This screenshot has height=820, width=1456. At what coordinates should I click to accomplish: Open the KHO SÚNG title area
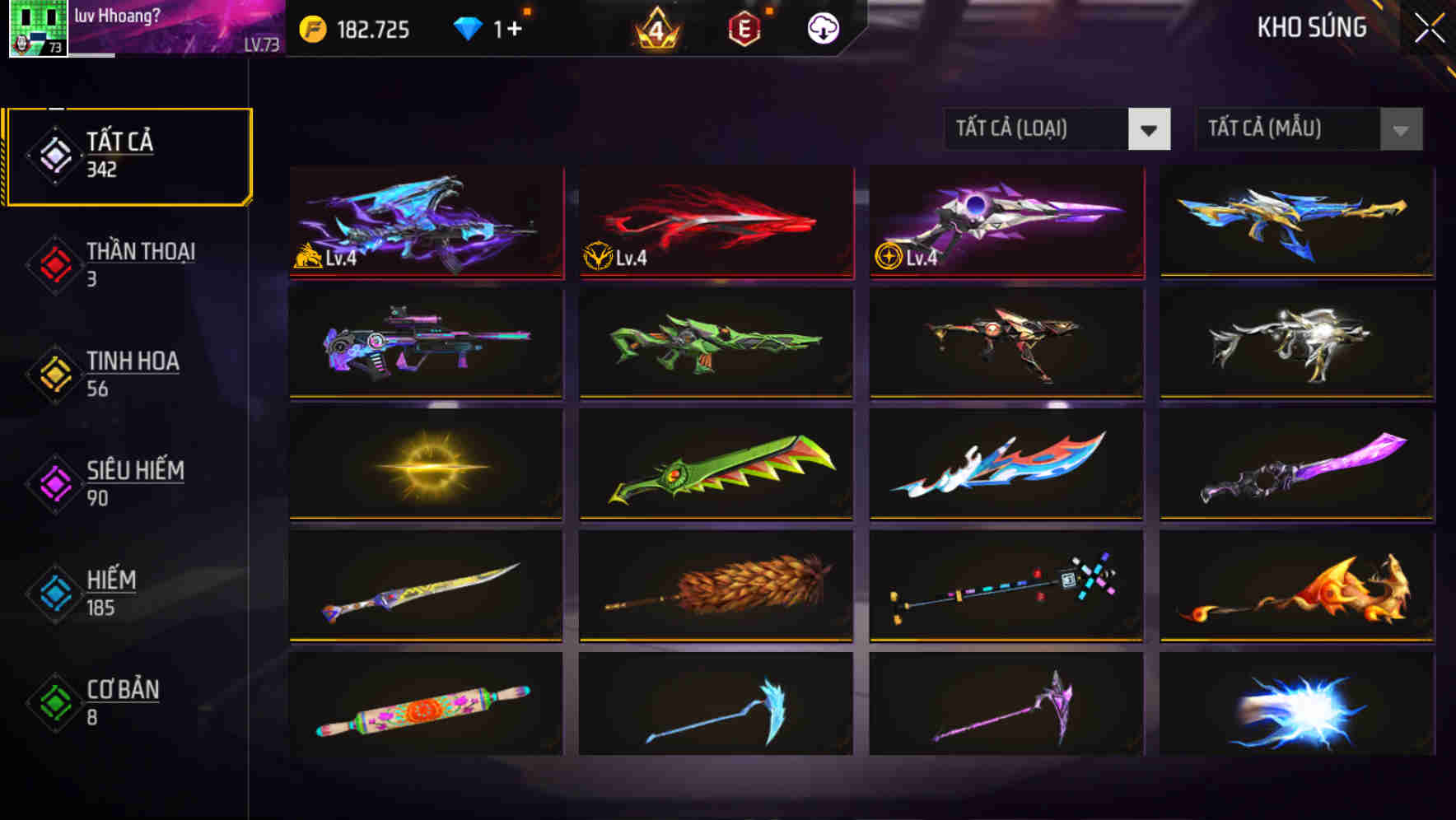1312,27
